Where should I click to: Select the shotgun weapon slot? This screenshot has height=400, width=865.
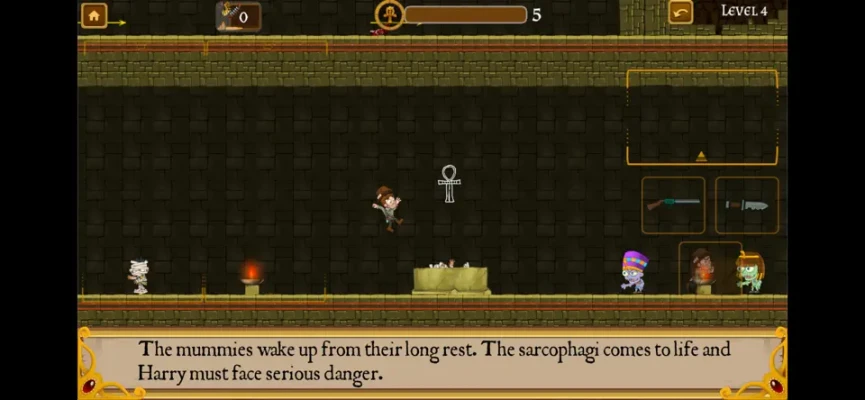tap(672, 204)
